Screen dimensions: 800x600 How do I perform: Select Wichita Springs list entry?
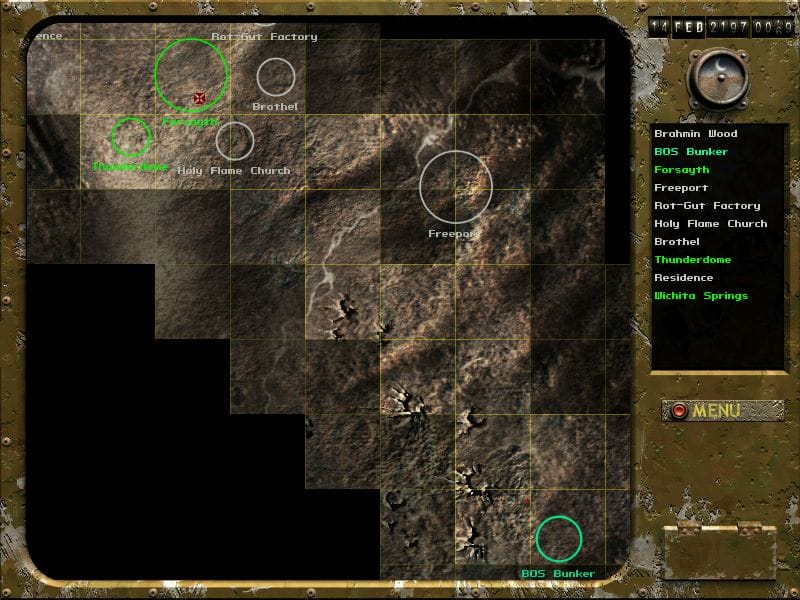[x=700, y=296]
